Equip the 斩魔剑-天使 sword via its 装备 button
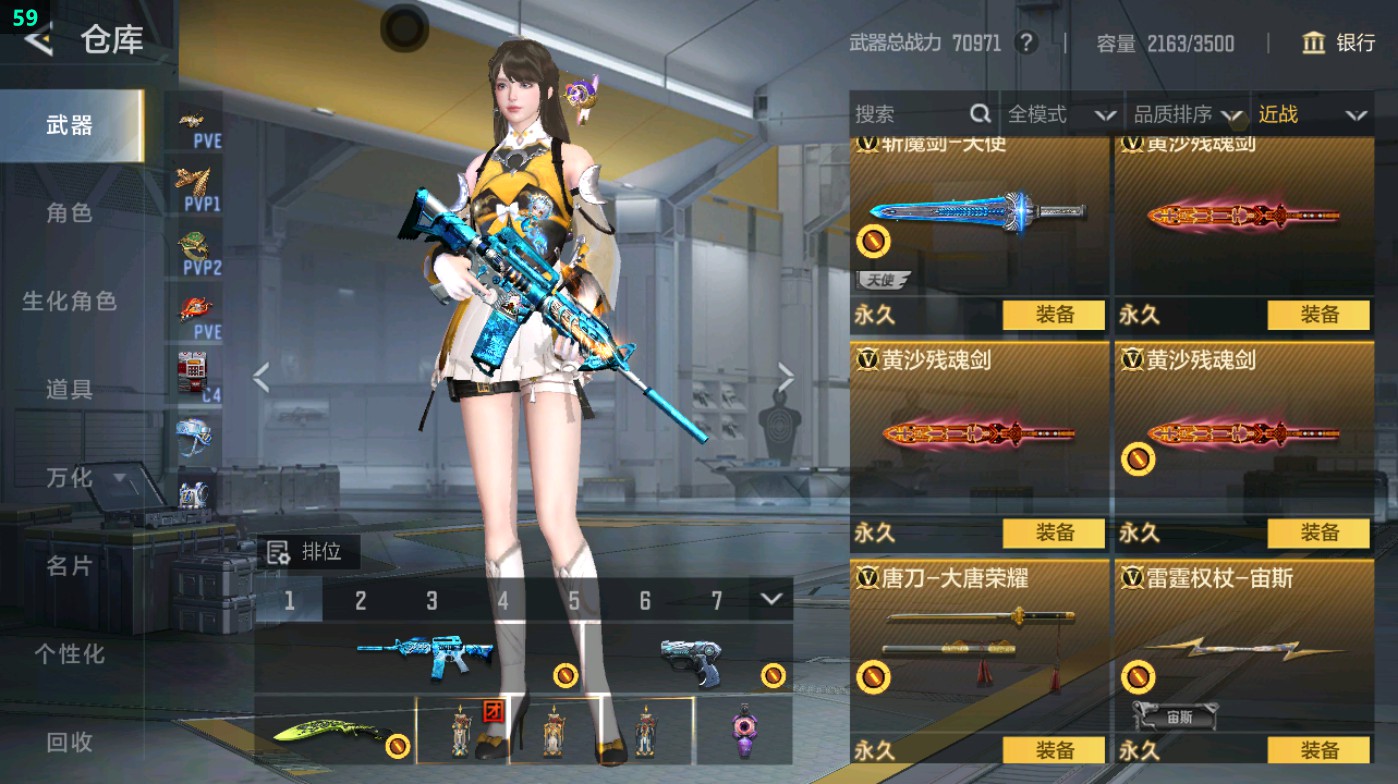This screenshot has width=1398, height=784. pyautogui.click(x=1054, y=316)
